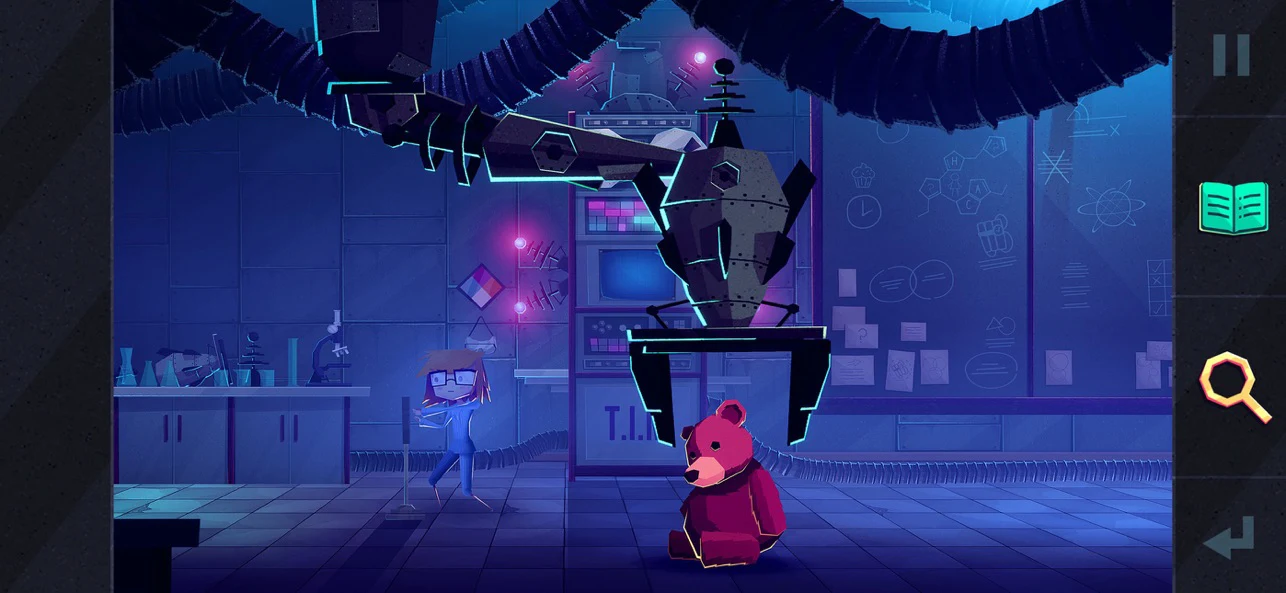1286x593 pixels.
Task: Pause the game with the pause icon
Action: 1231,55
